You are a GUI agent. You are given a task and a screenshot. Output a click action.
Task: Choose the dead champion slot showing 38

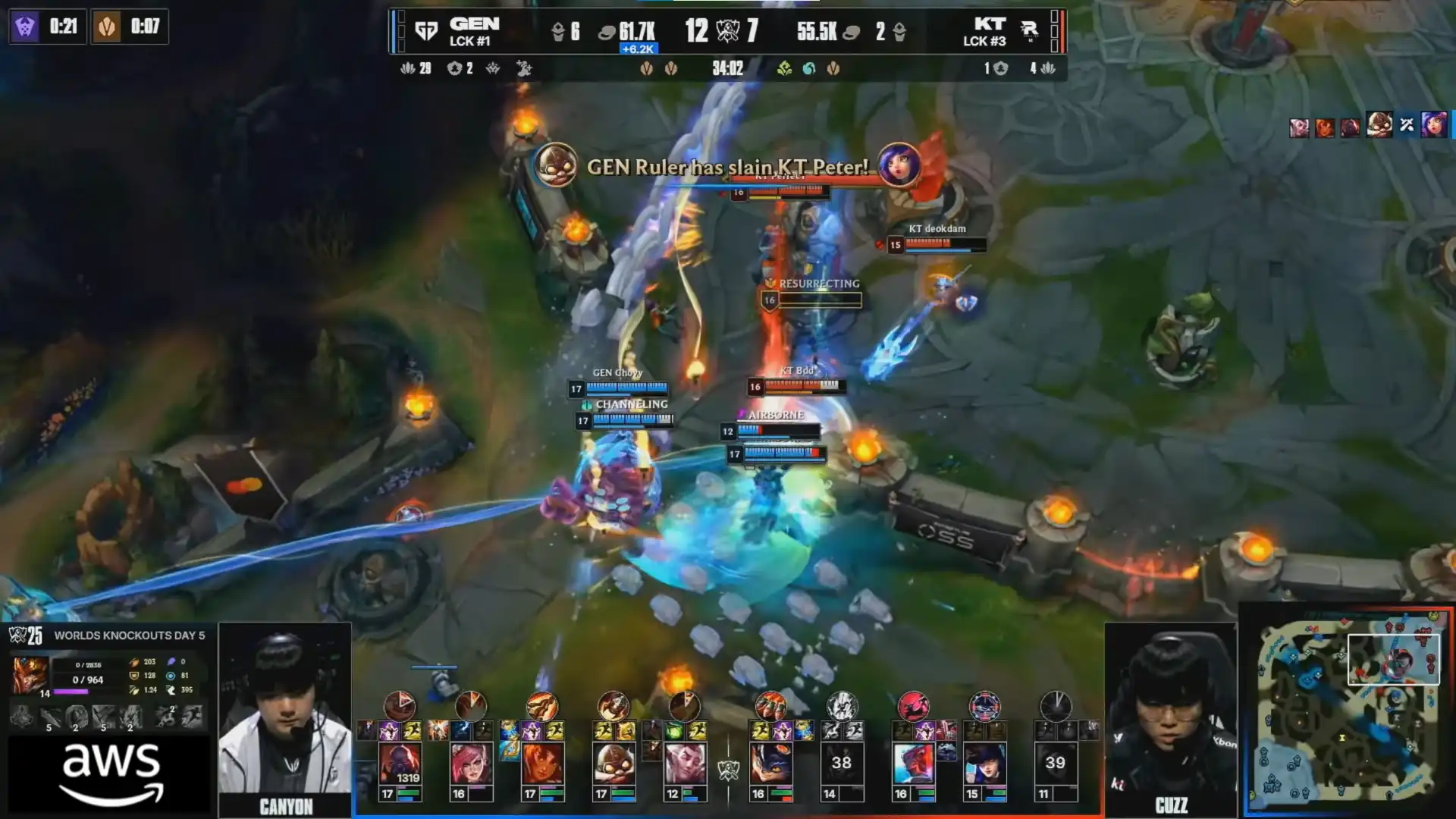click(841, 764)
